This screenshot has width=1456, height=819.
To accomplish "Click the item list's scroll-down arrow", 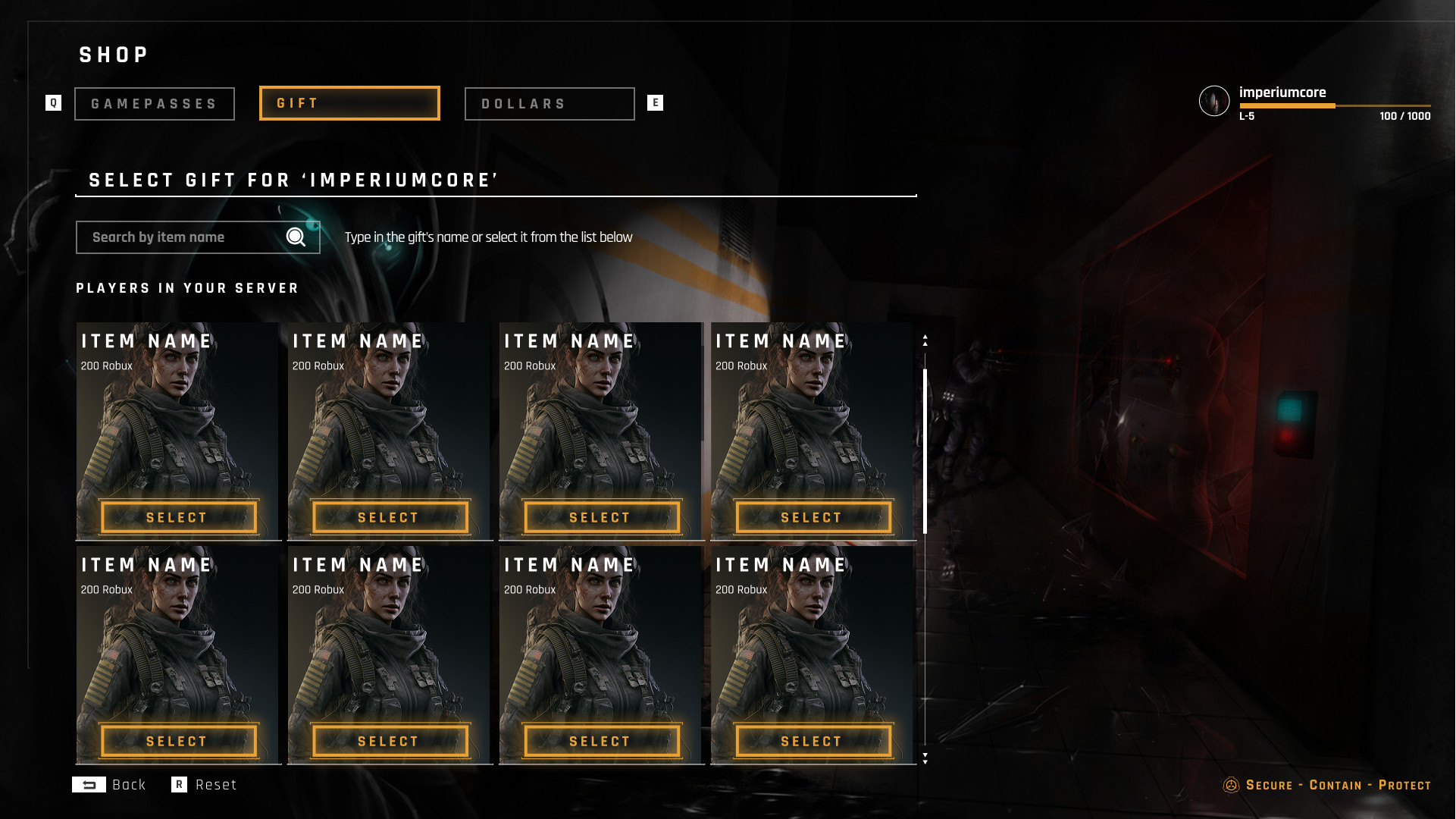I will tap(925, 758).
